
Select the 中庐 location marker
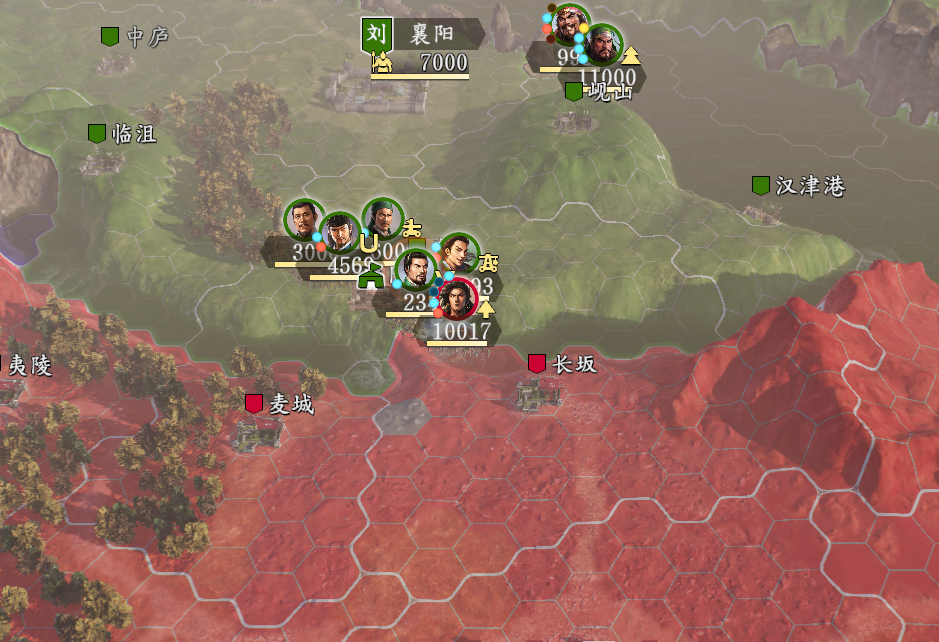[x=110, y=37]
